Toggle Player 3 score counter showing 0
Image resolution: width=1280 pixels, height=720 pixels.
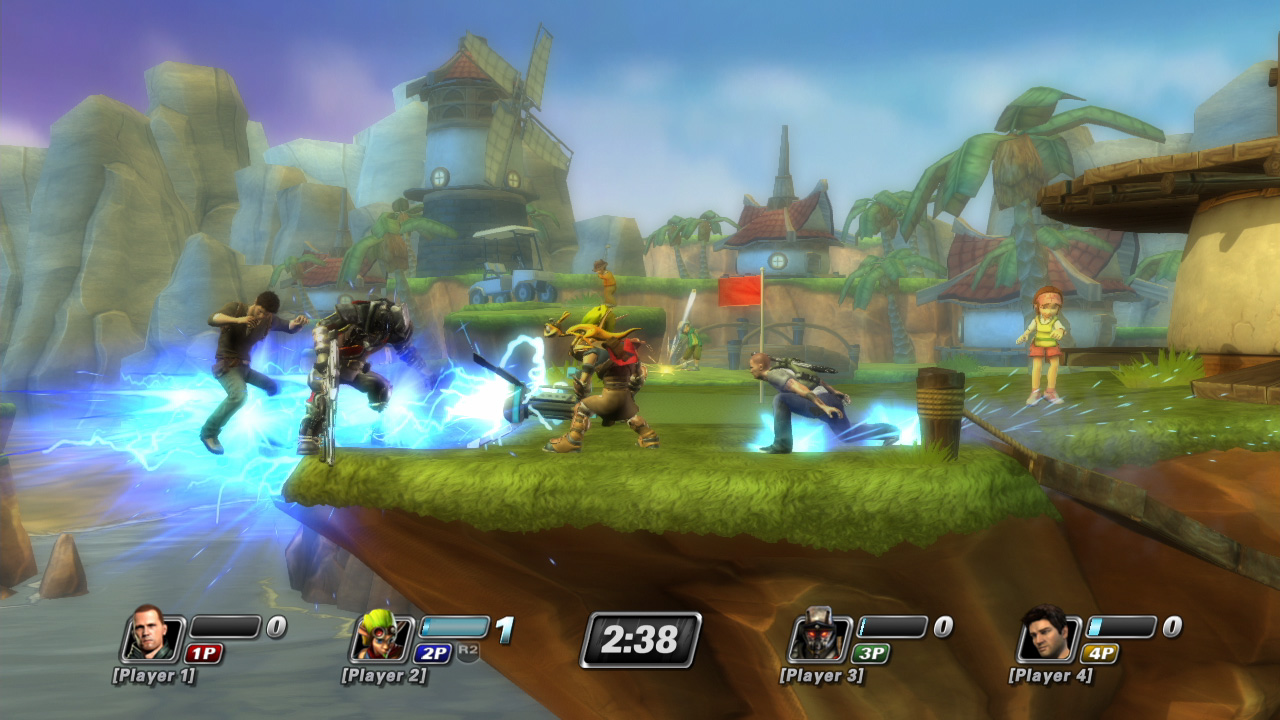pyautogui.click(x=942, y=626)
